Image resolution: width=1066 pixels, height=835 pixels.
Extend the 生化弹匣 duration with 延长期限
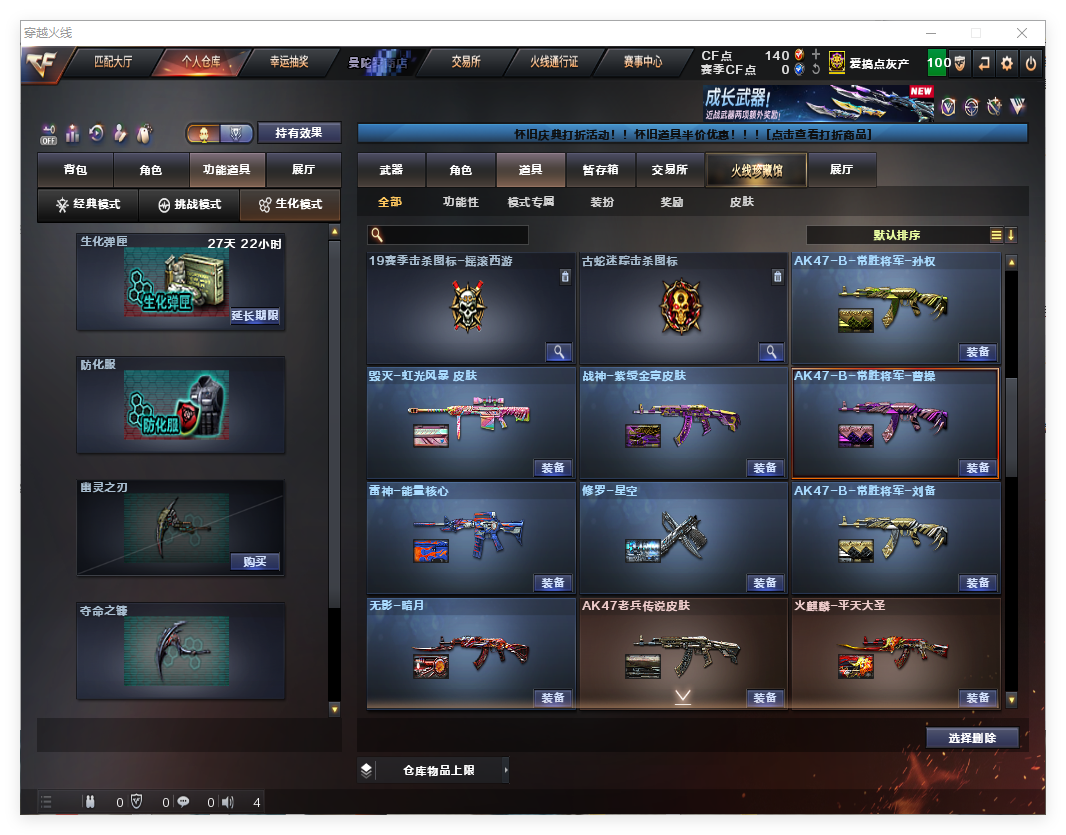tap(255, 316)
